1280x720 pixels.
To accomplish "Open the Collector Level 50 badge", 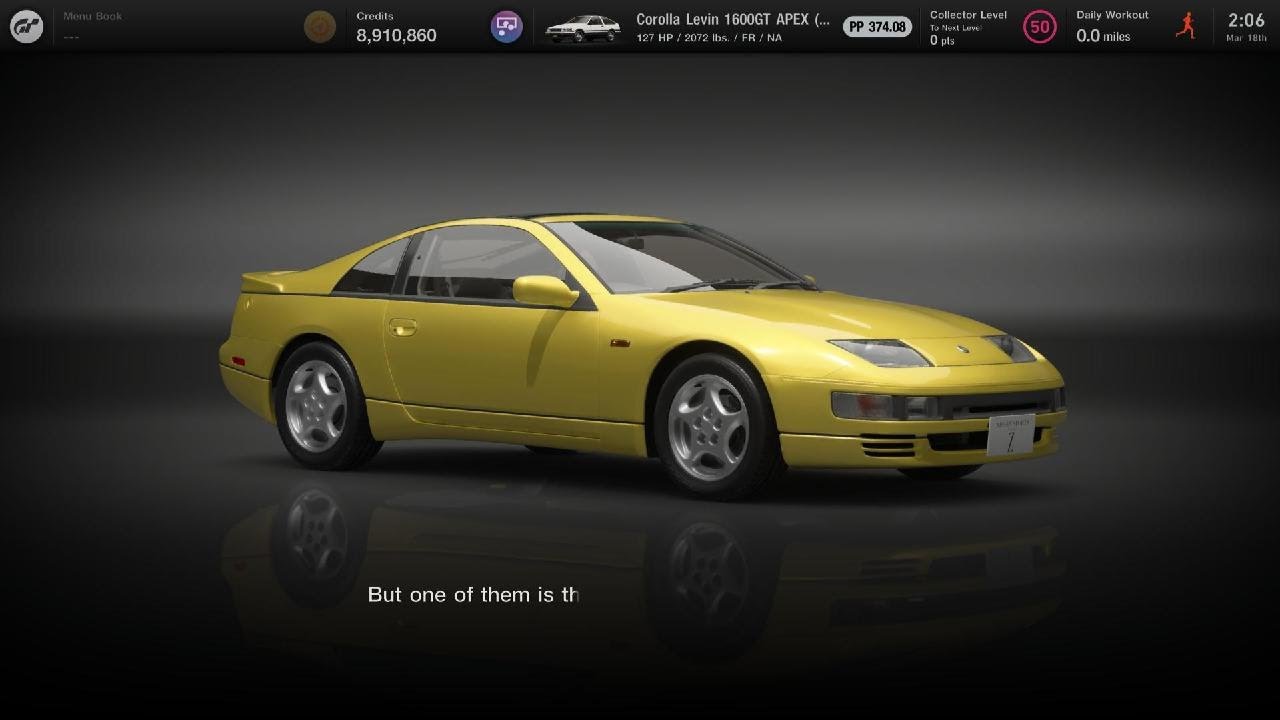I will pos(1040,27).
